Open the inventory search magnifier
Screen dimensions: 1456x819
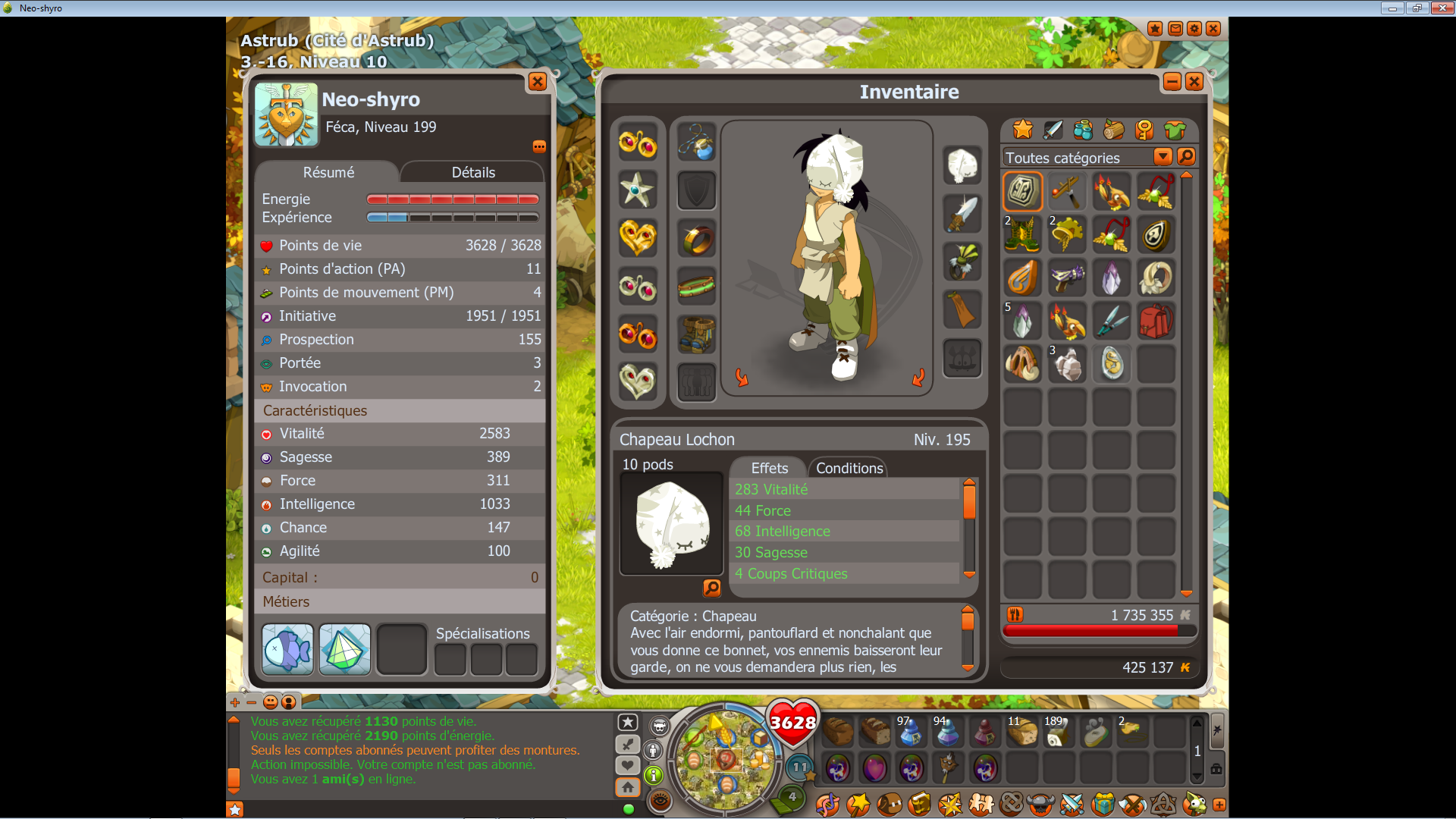(x=1186, y=157)
